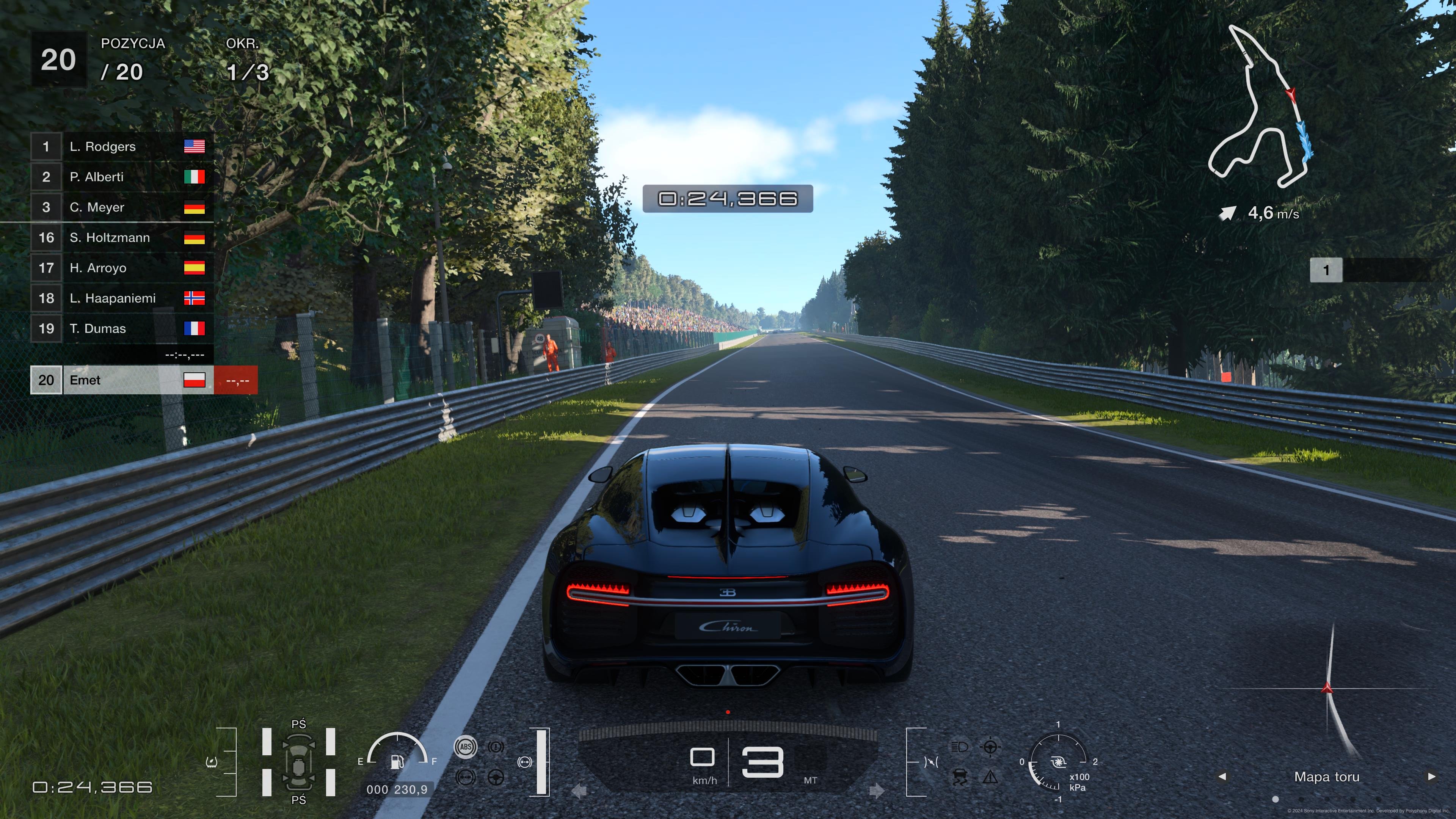The width and height of the screenshot is (1456, 819).
Task: Open the track outline minimap
Action: pyautogui.click(x=1260, y=107)
